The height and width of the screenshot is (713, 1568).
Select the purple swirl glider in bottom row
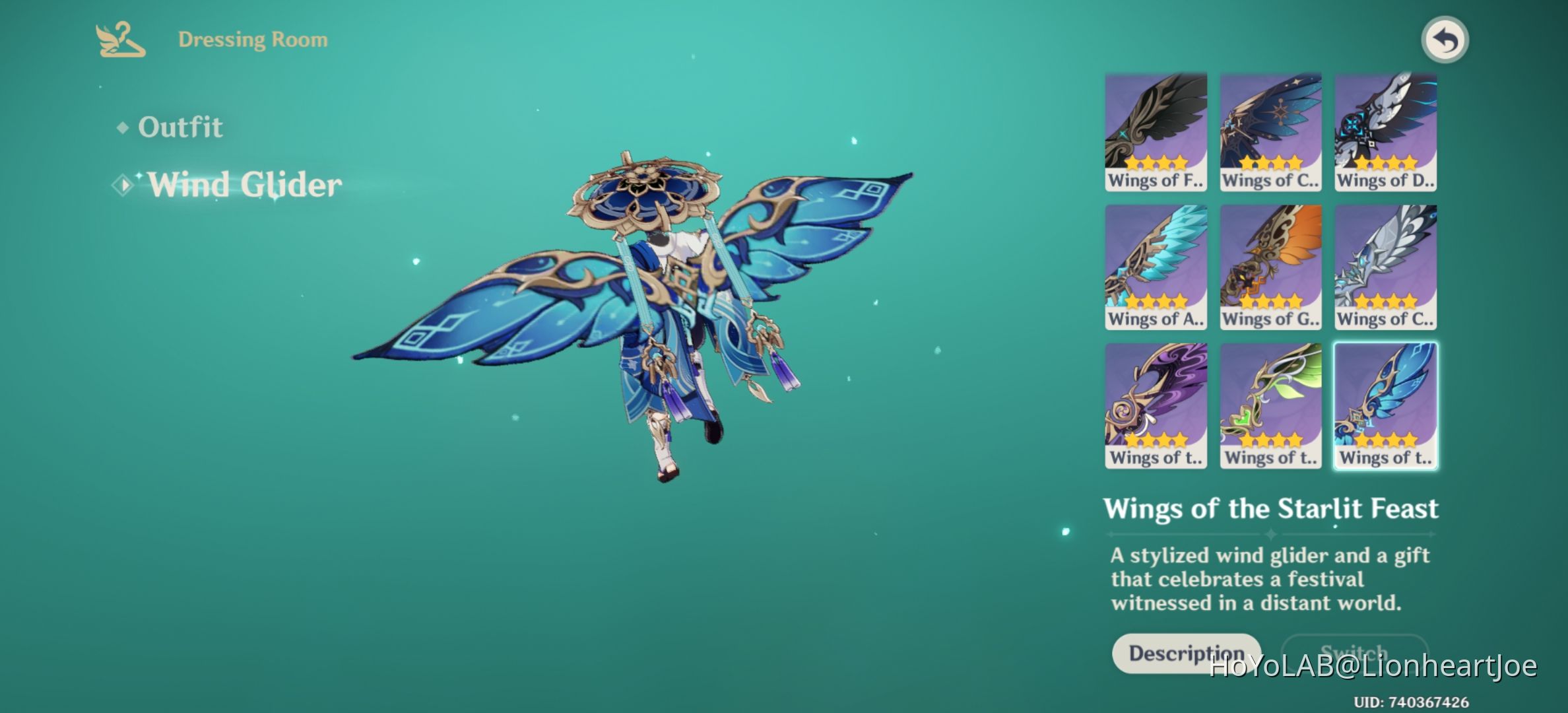pyautogui.click(x=1156, y=403)
